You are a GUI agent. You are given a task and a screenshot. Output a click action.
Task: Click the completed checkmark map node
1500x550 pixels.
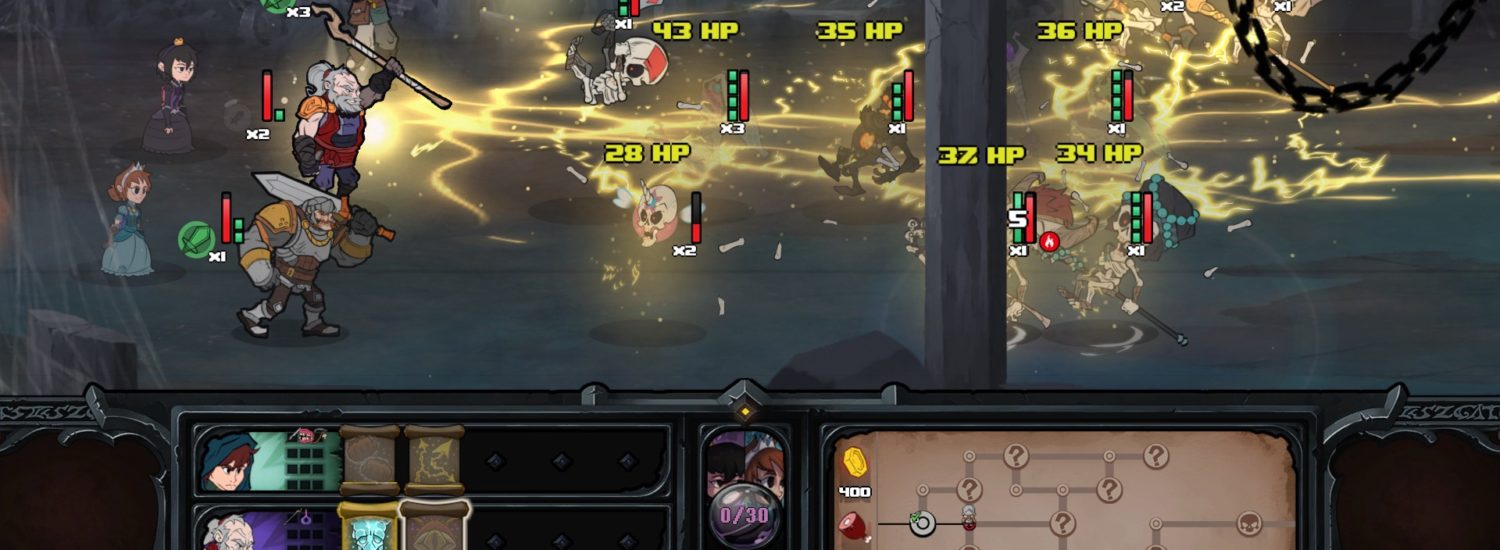click(921, 522)
